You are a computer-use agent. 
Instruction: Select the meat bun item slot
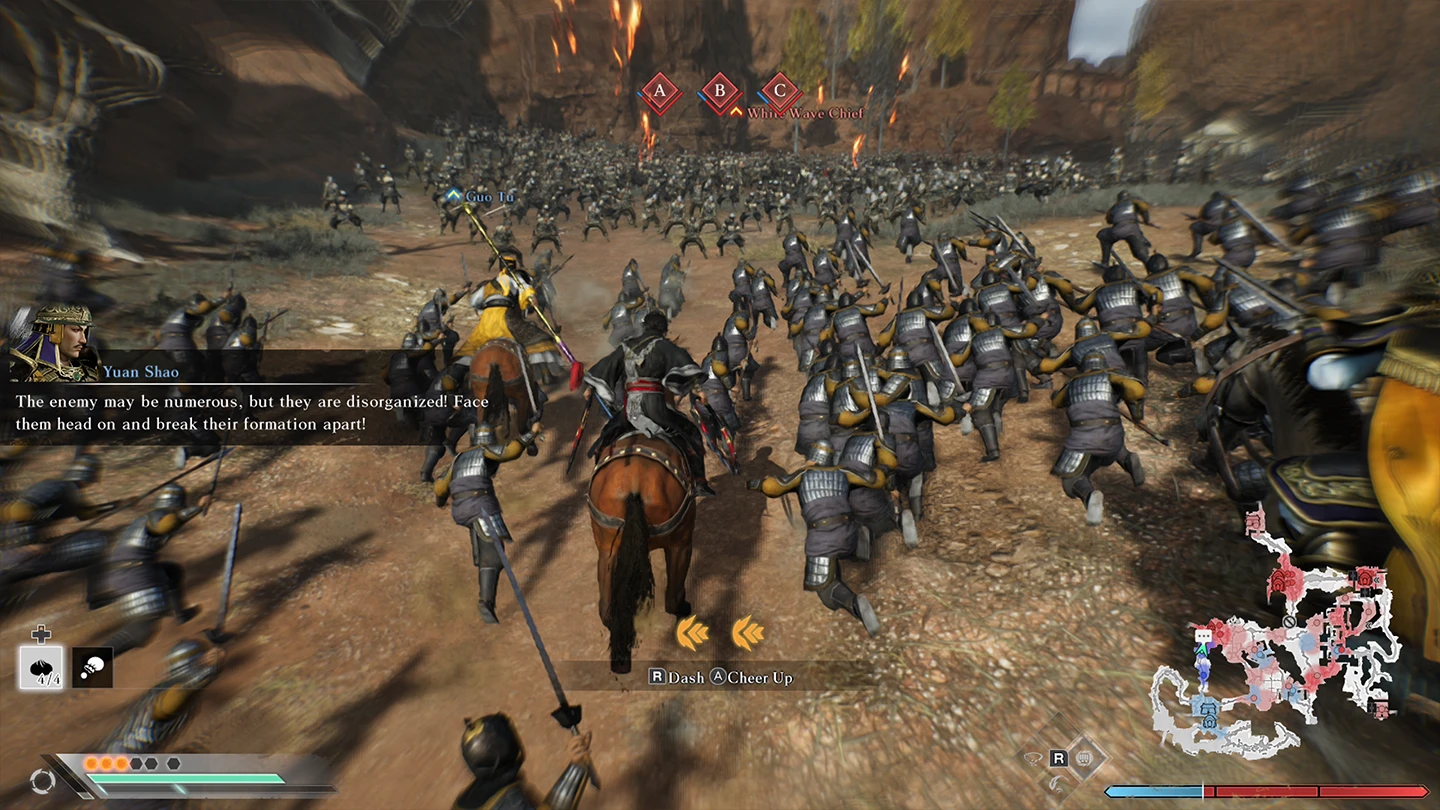(x=41, y=667)
